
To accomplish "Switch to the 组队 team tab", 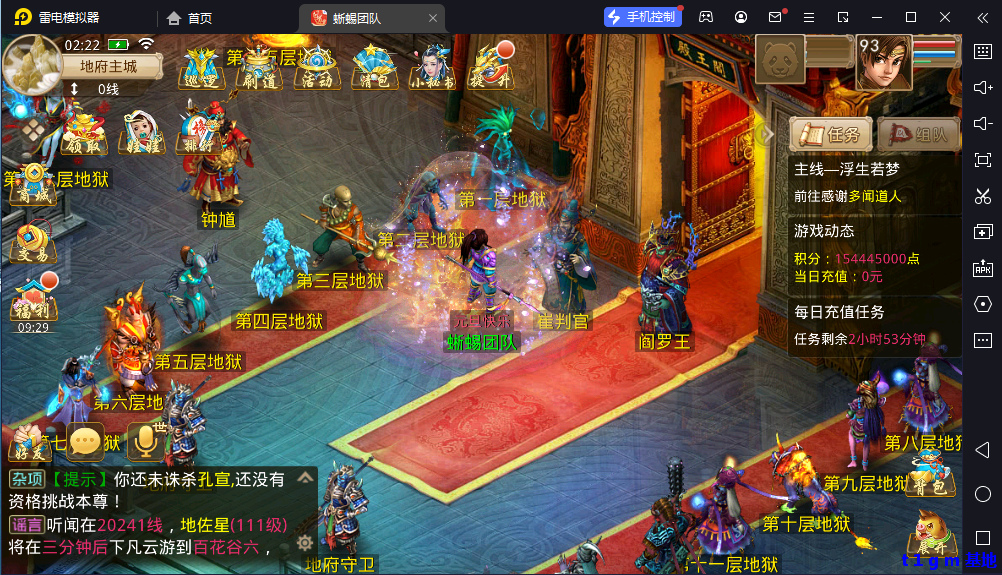I will (917, 134).
